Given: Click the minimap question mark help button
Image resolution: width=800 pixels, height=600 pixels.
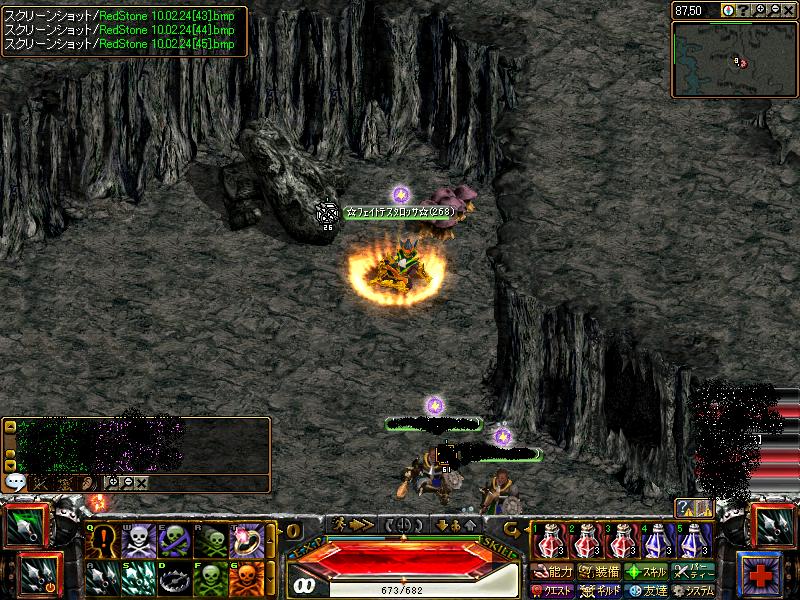Looking at the screenshot, I should click(743, 9).
